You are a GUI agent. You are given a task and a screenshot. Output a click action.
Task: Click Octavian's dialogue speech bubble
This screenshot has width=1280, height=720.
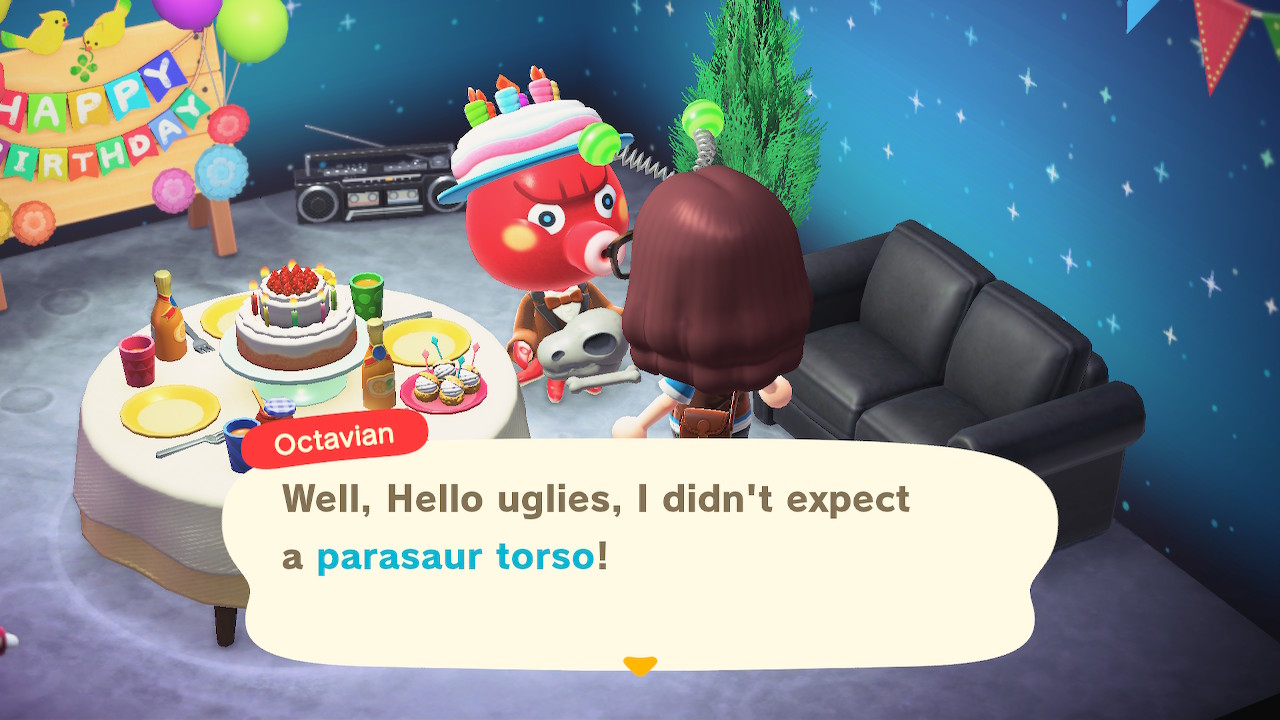coord(640,555)
